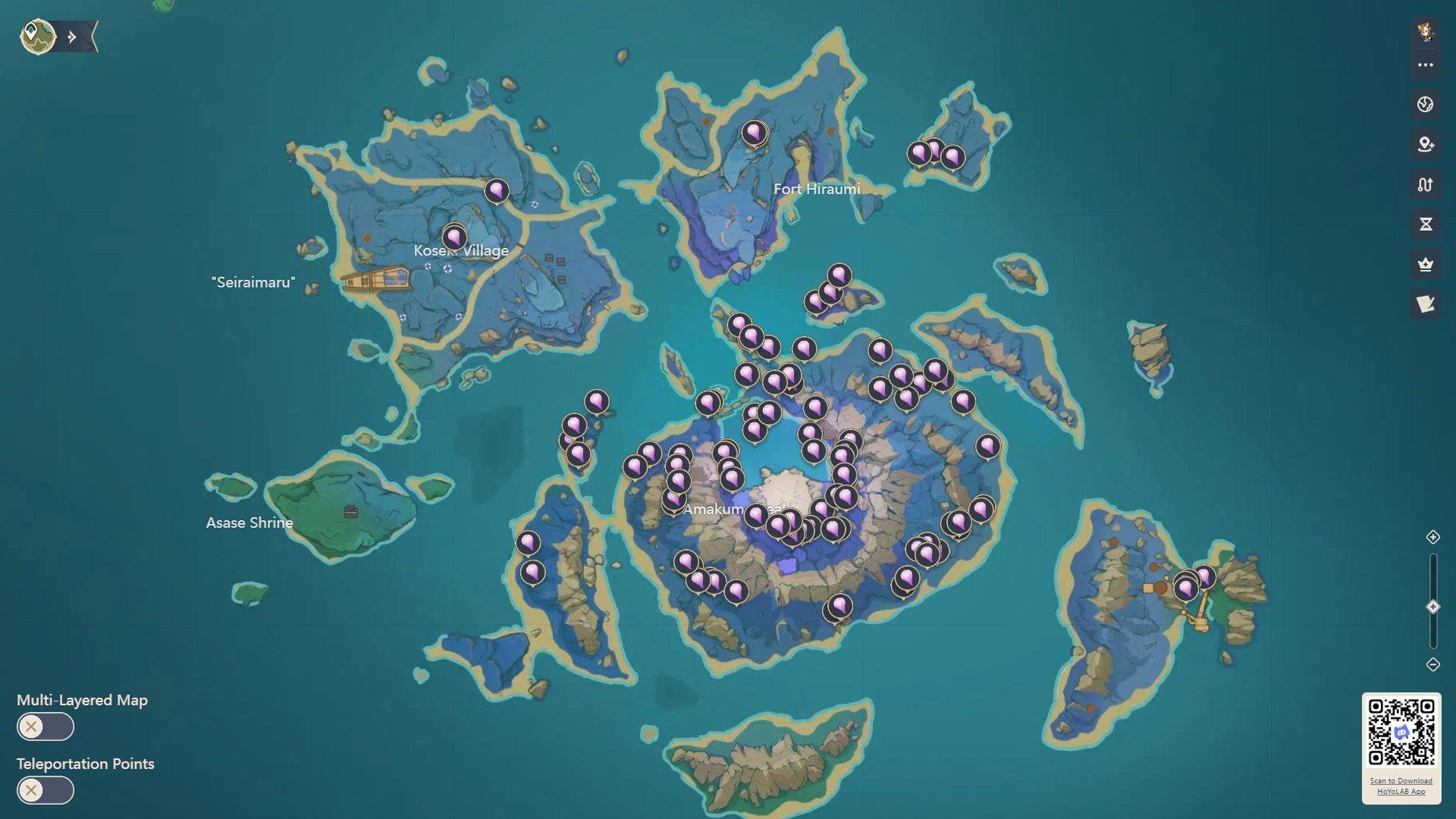Expand the collapsed map sidebar panel
The image size is (1456, 819).
pos(74,37)
